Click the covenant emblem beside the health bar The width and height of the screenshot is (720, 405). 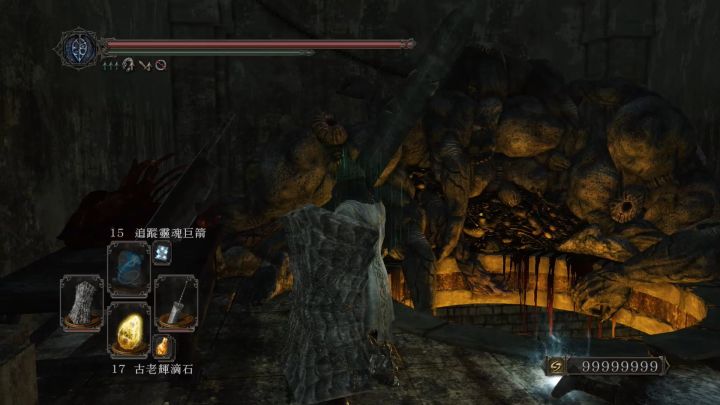[x=79, y=47]
